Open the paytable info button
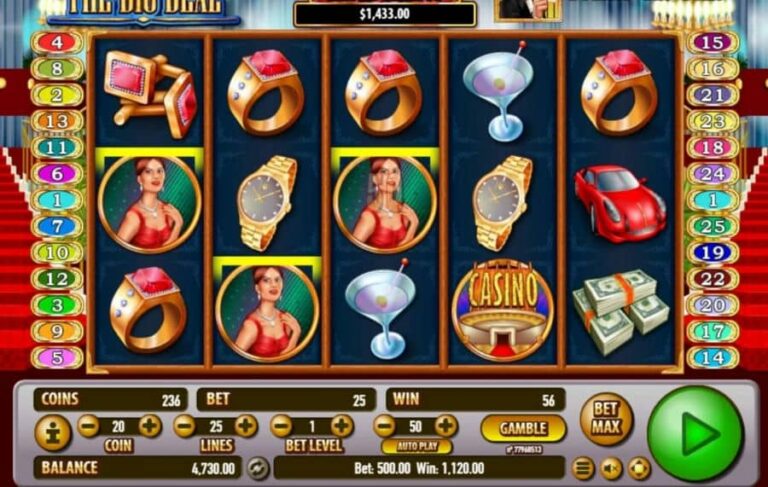 point(52,433)
